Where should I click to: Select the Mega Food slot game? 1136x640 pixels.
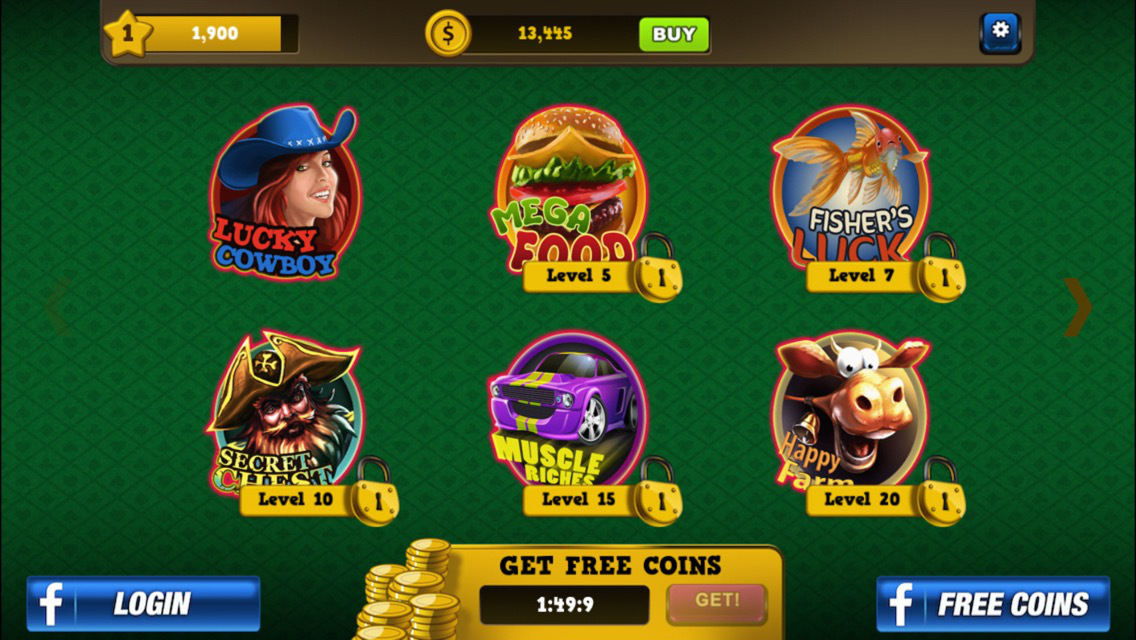click(x=571, y=190)
